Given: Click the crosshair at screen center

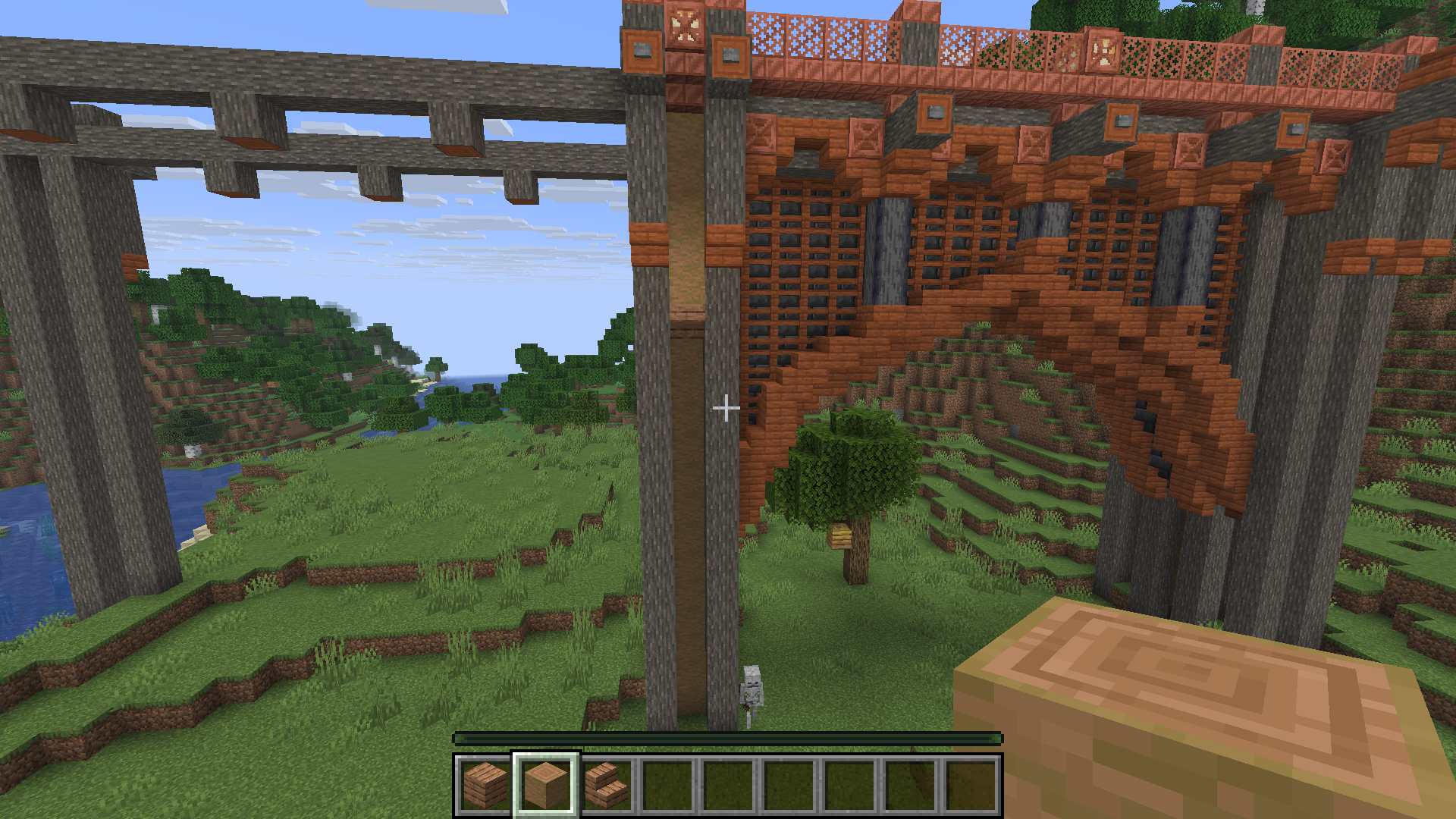Looking at the screenshot, I should [x=726, y=409].
